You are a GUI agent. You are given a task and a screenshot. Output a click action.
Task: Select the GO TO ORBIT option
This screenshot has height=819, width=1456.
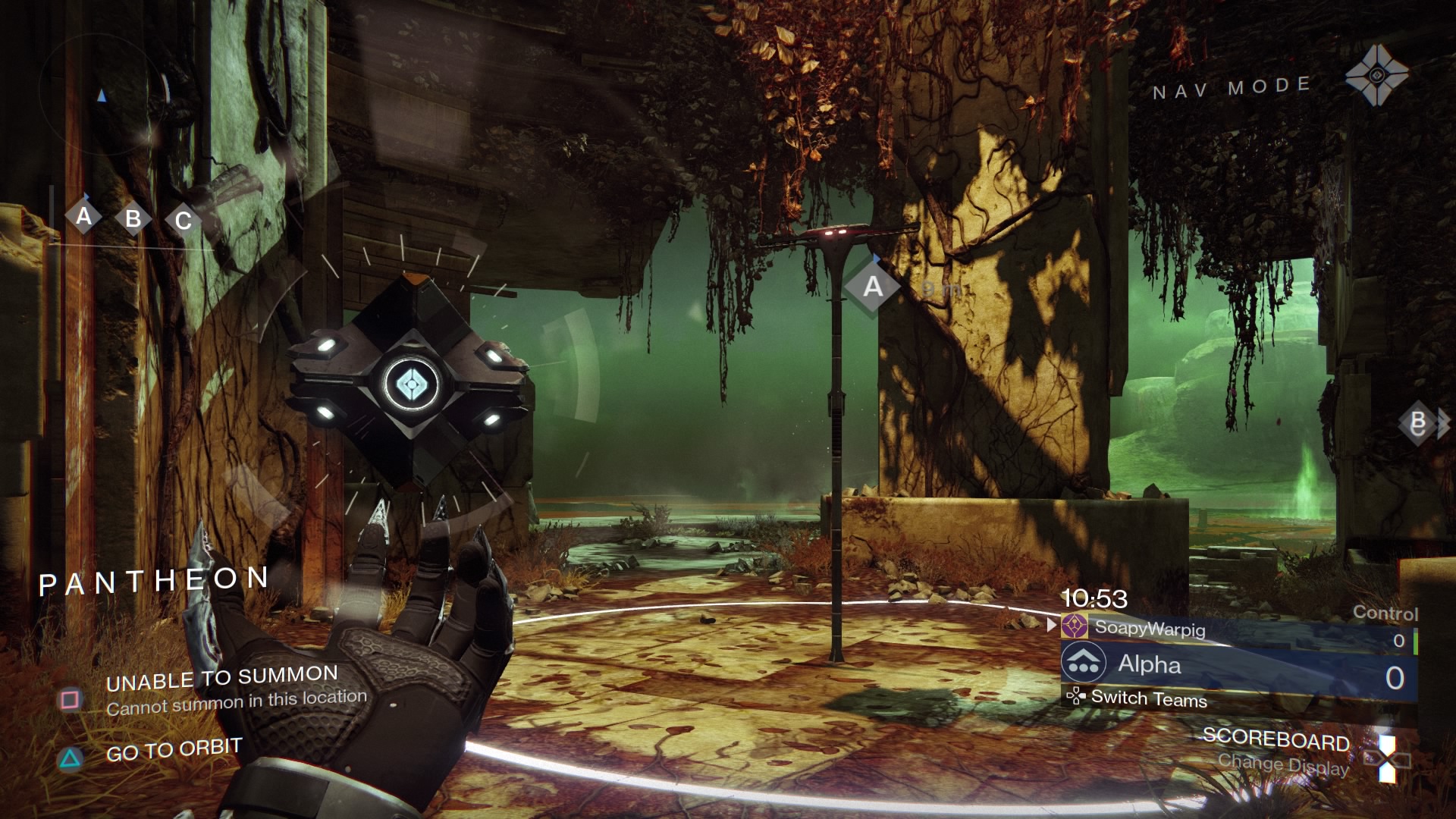click(x=173, y=751)
